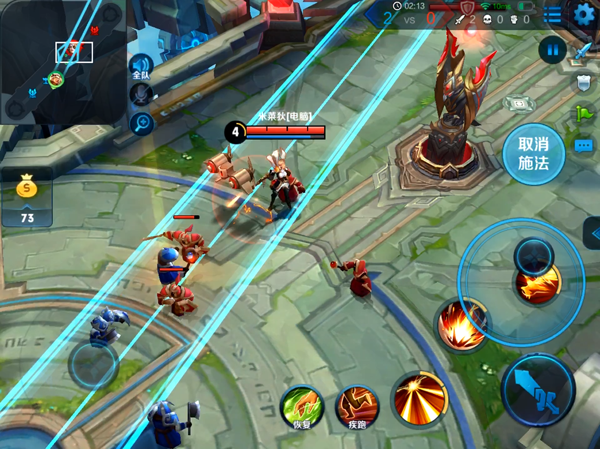
Task: Send the defend shield signal
Action: point(585,82)
